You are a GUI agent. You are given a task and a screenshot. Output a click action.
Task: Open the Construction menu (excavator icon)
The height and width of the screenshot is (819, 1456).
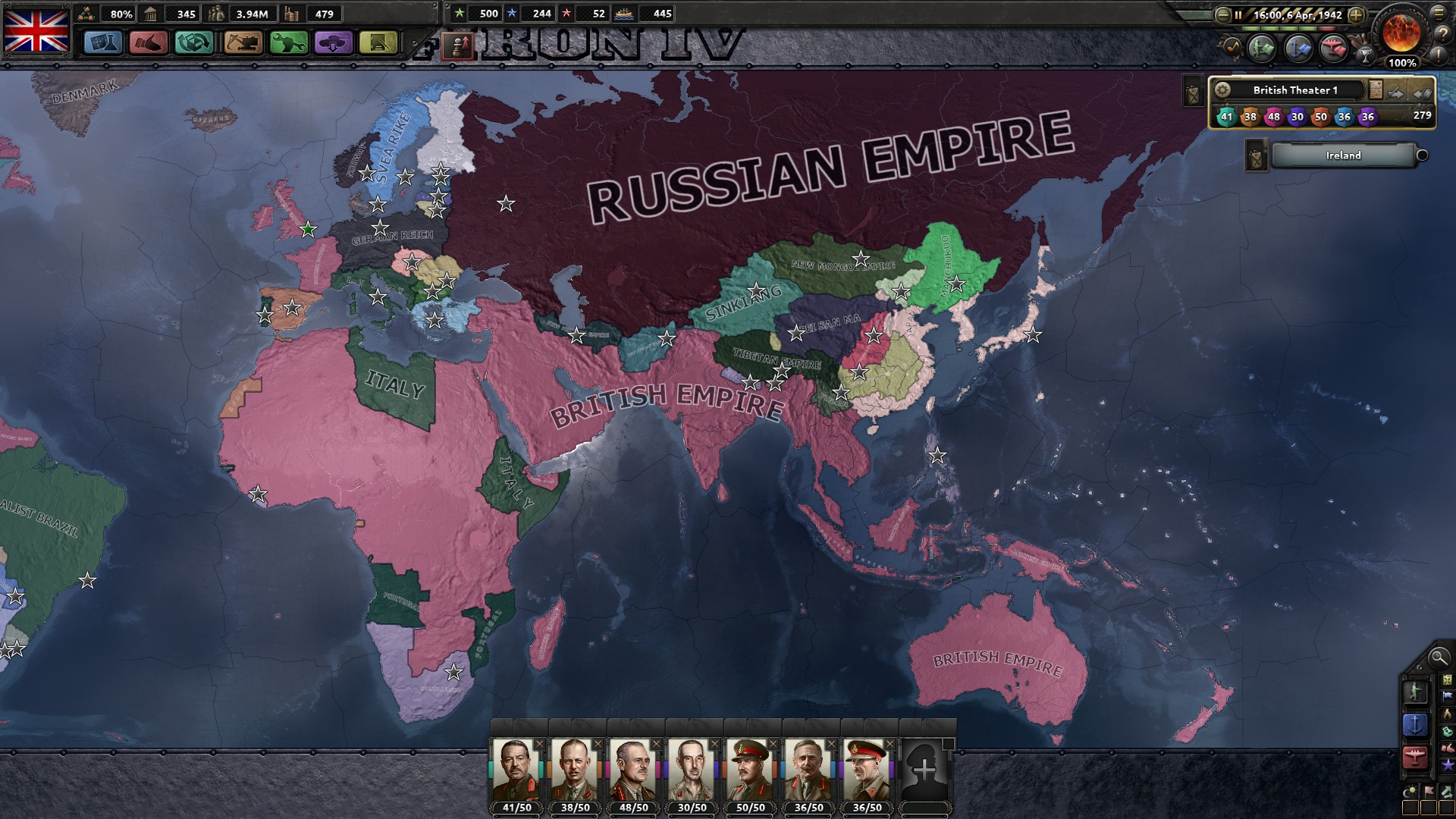tap(242, 42)
